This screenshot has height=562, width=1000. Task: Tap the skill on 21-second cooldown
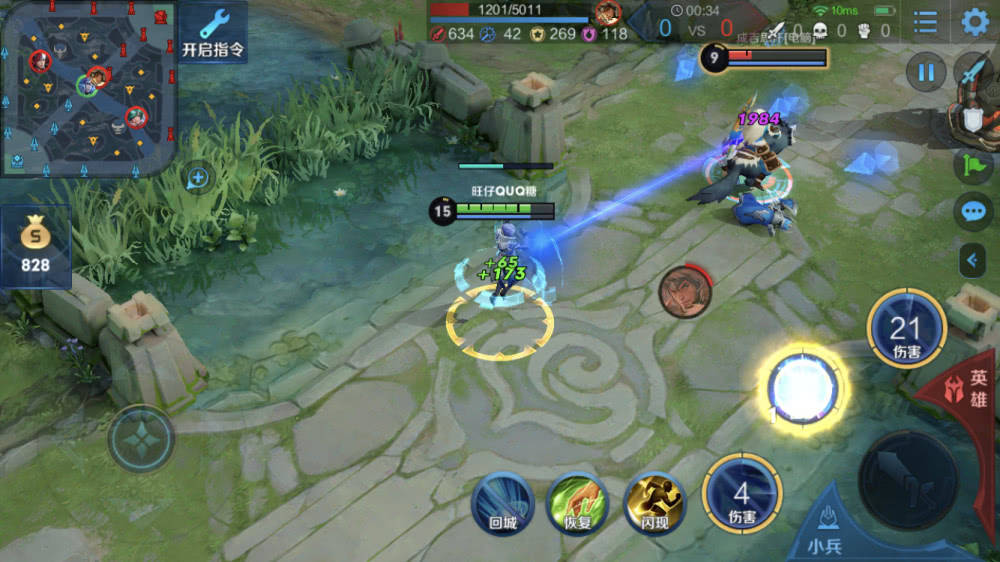point(906,330)
